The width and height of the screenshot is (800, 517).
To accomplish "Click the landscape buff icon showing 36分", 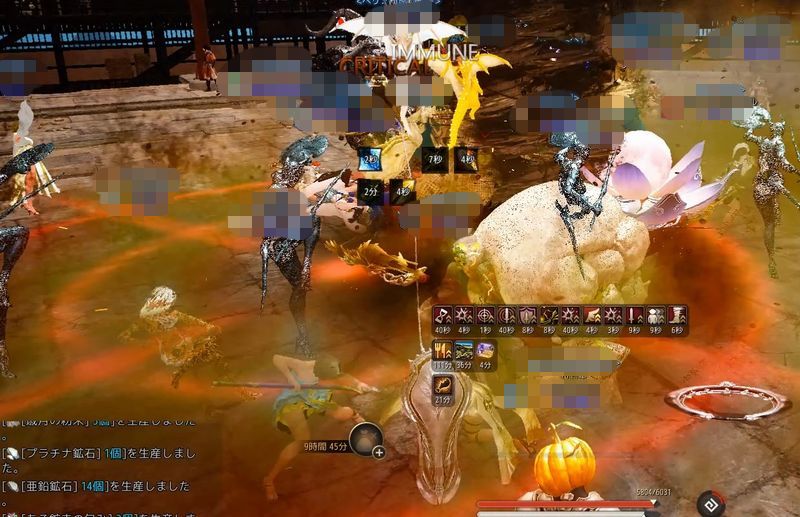I will click(x=463, y=350).
